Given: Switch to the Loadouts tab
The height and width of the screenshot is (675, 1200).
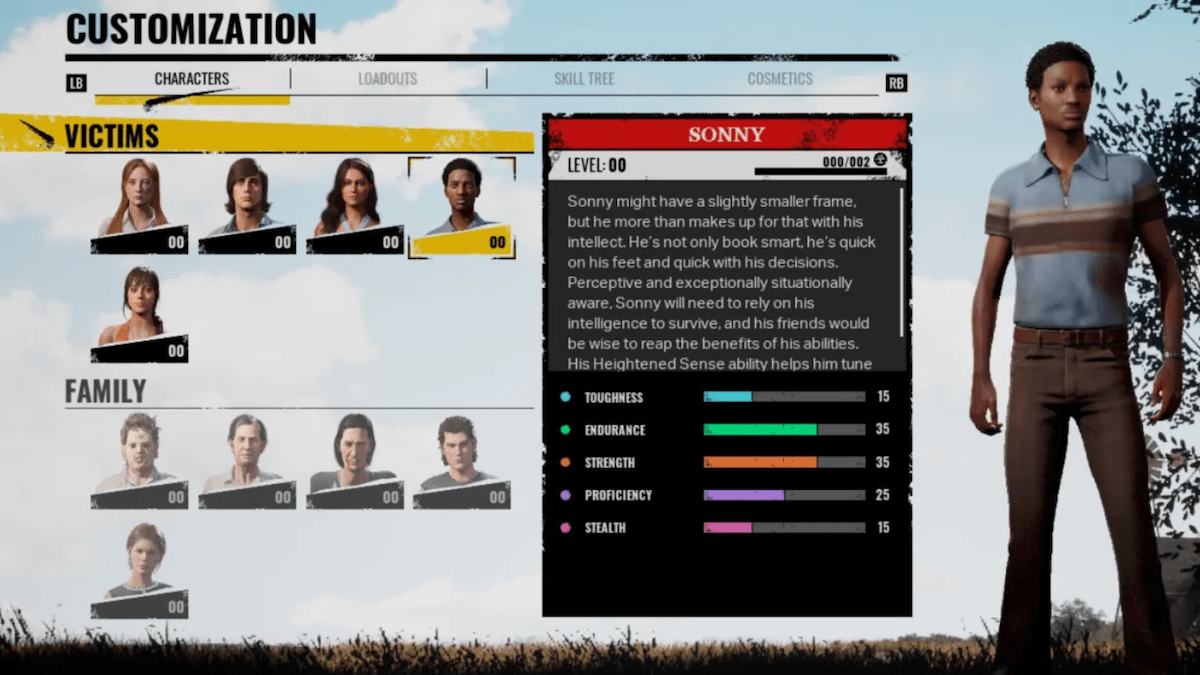Looking at the screenshot, I should pyautogui.click(x=387, y=79).
